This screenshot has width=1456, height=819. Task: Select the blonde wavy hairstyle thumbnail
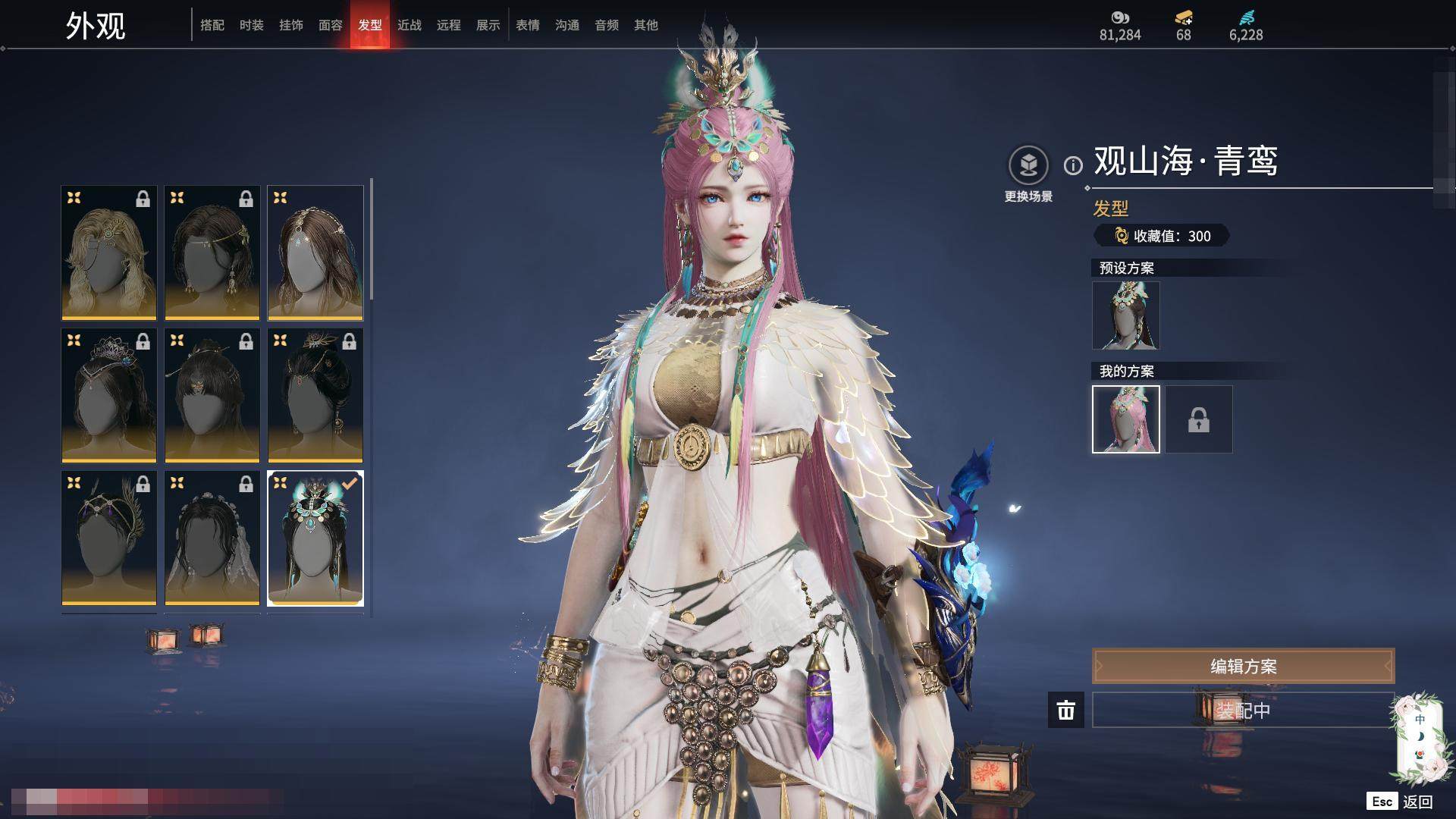point(109,253)
